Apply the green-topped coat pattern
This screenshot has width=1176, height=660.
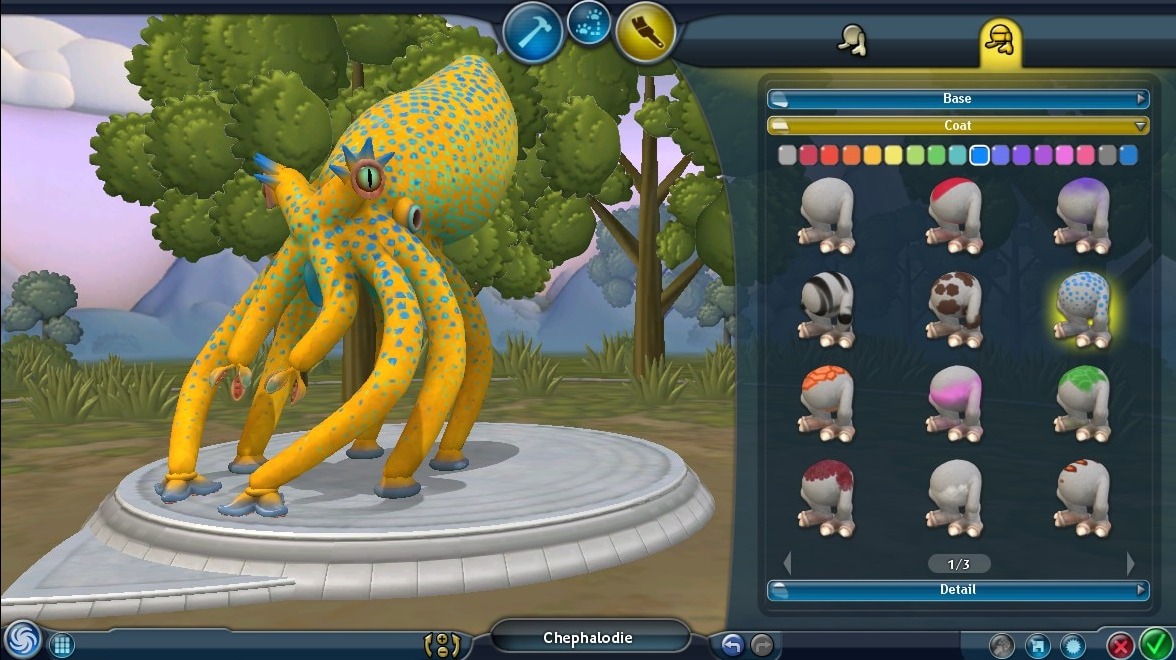tap(1083, 404)
